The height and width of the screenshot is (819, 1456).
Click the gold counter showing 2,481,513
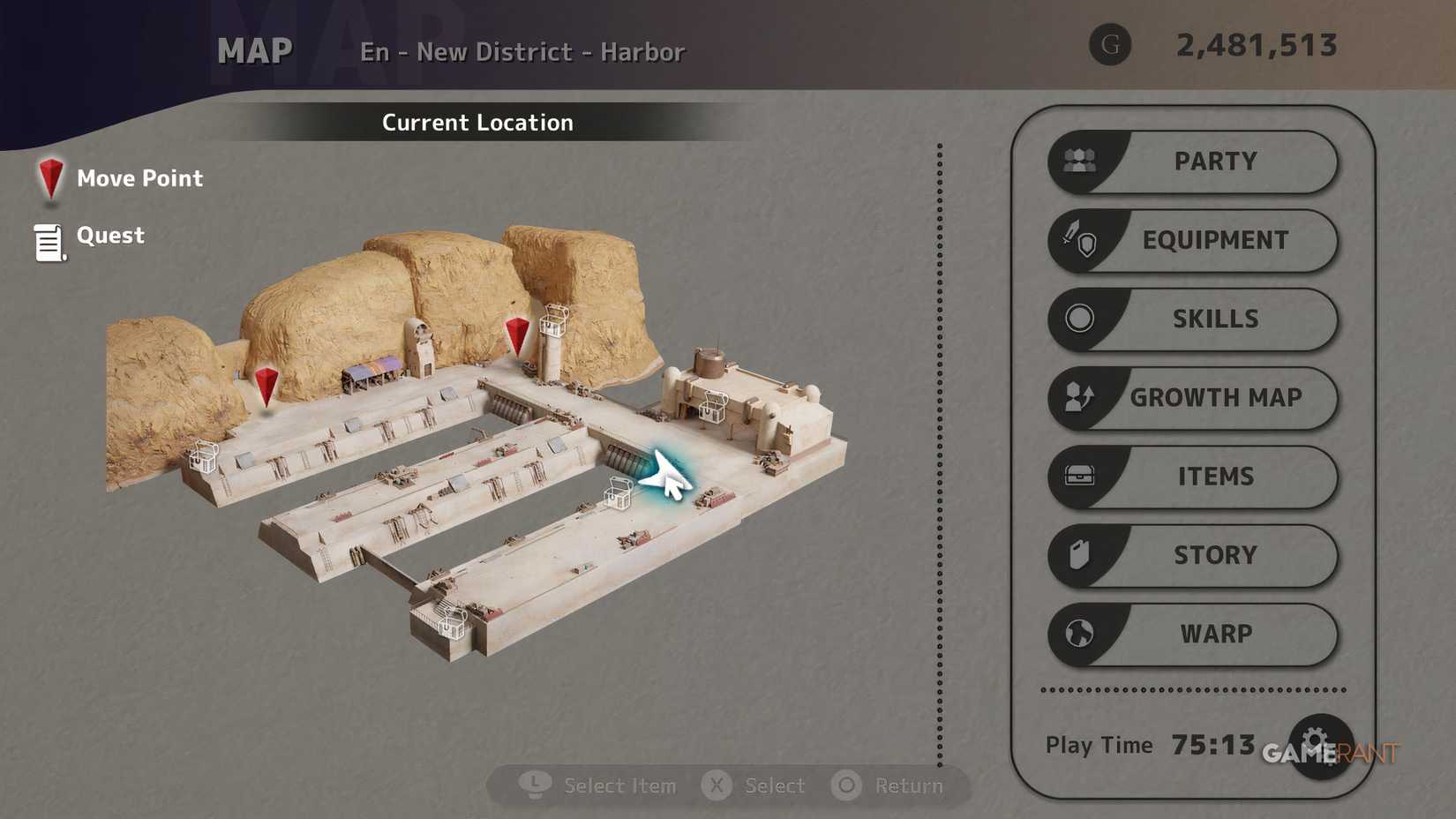(1257, 46)
